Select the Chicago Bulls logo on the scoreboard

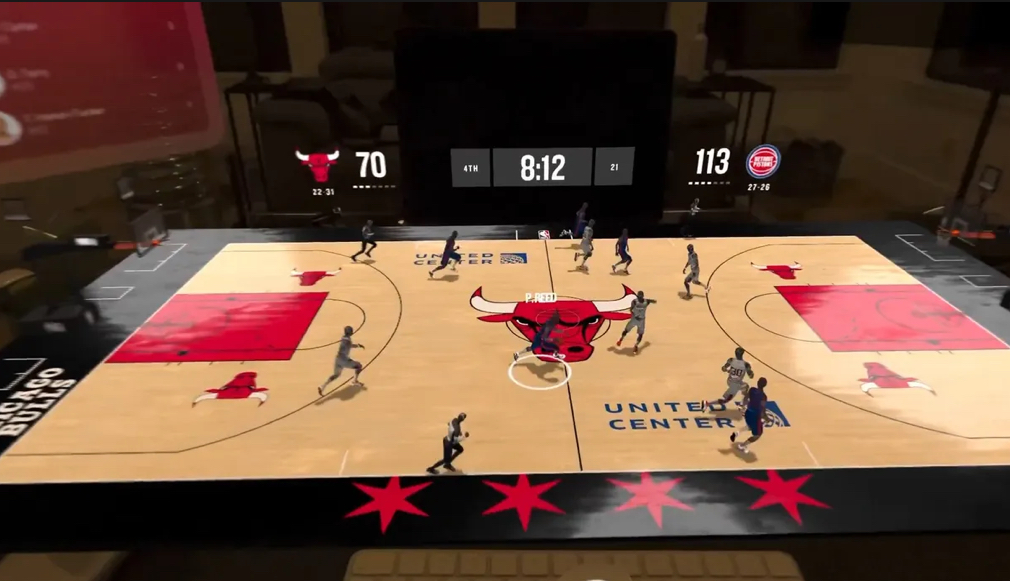317,164
